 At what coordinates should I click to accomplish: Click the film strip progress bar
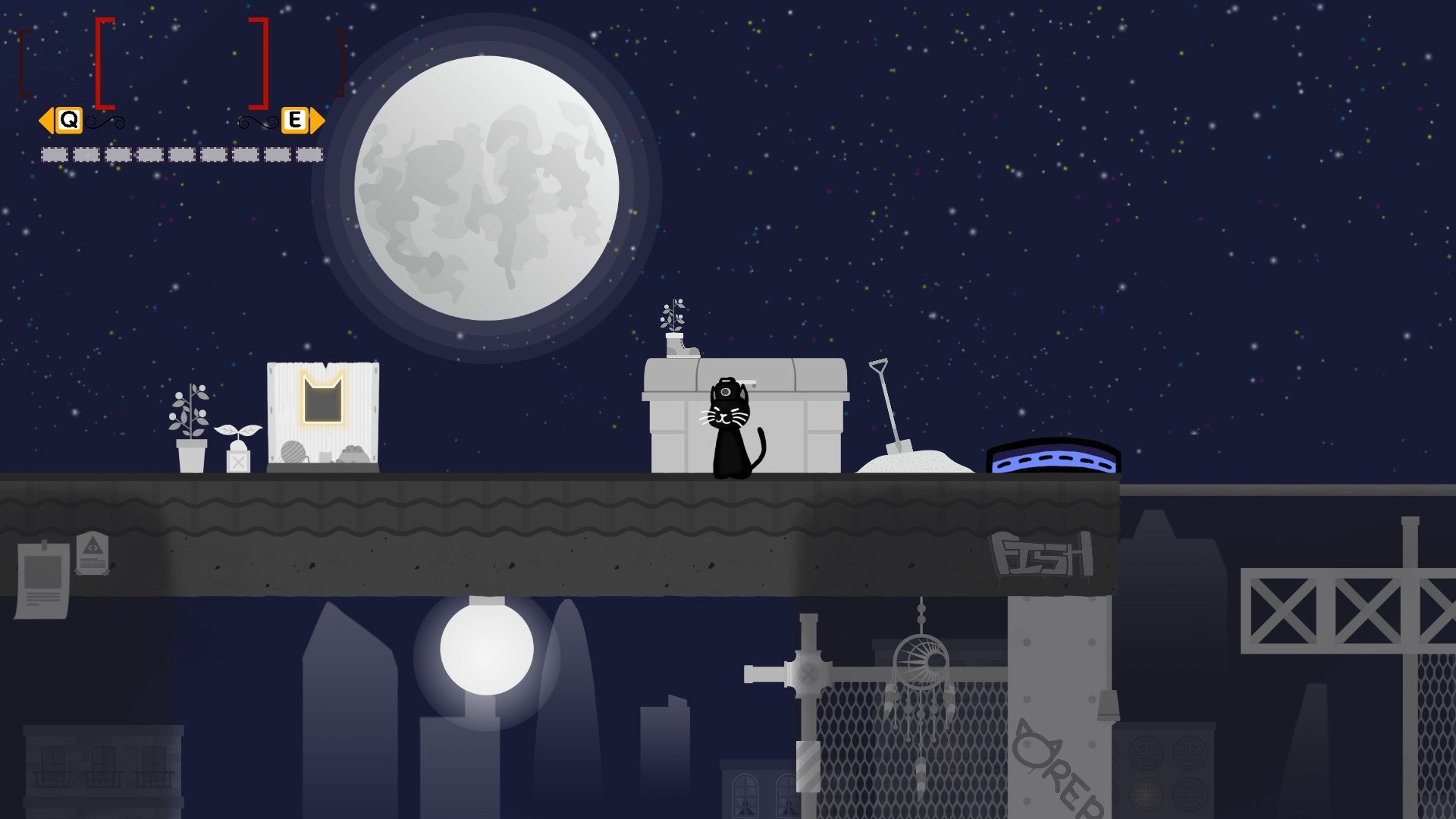(x=180, y=155)
